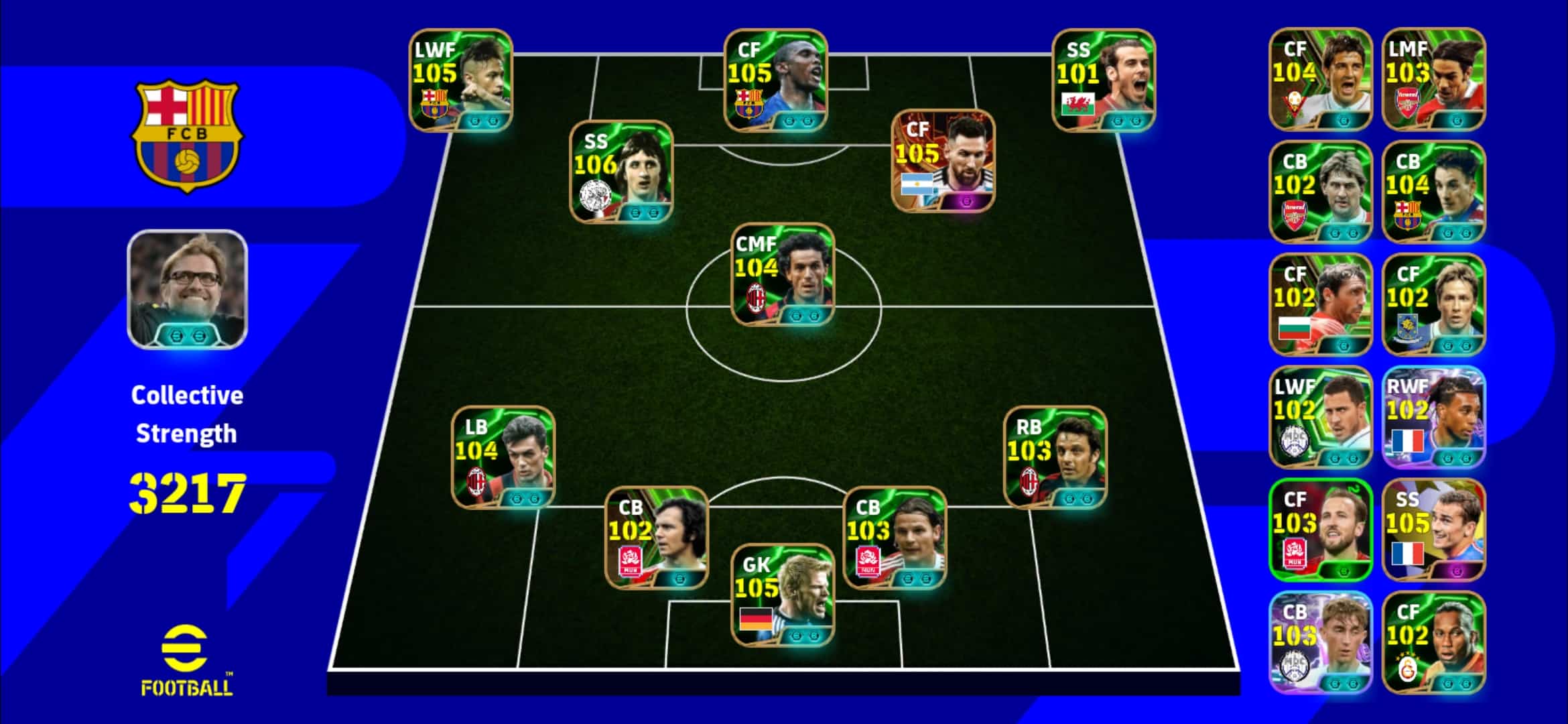Select the LB 104 defender card
This screenshot has width=1568, height=724.
coord(503,457)
